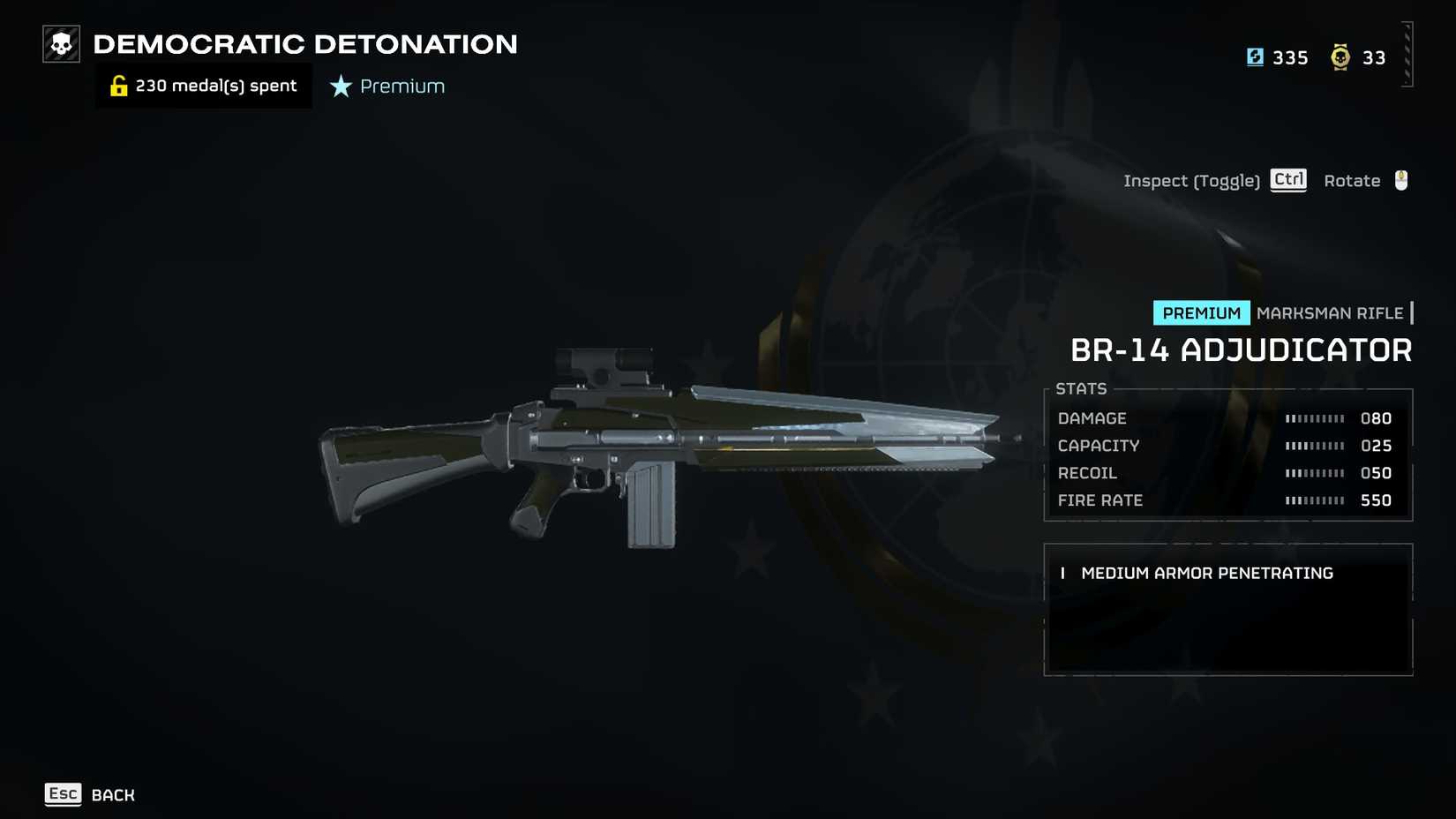Click the Rotate label
The image size is (1456, 819).
[1351, 180]
